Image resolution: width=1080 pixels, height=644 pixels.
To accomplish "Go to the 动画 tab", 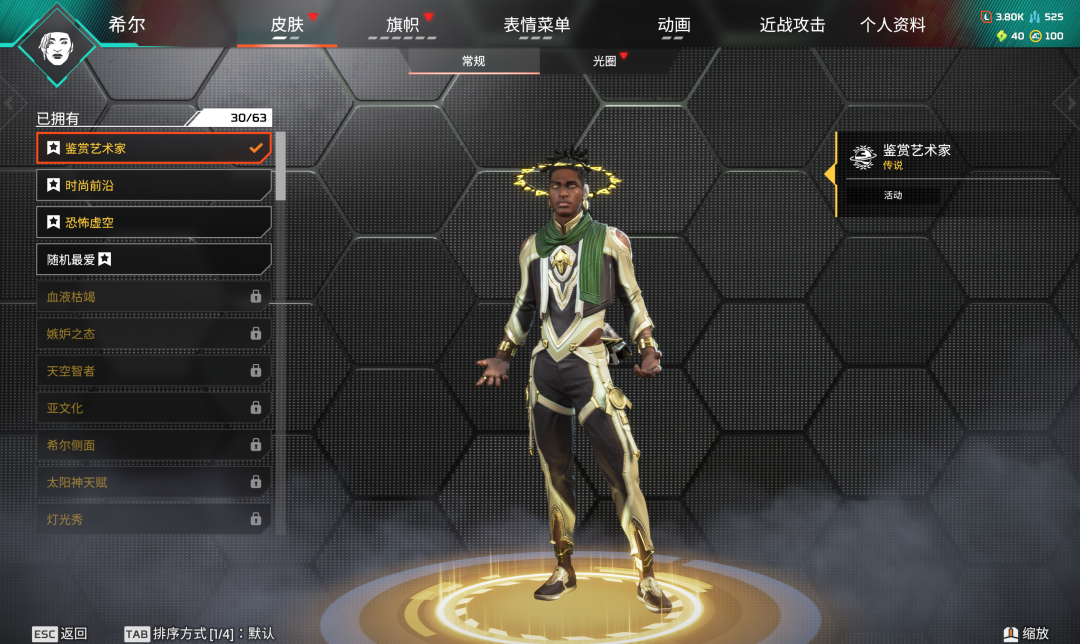I will [x=674, y=25].
